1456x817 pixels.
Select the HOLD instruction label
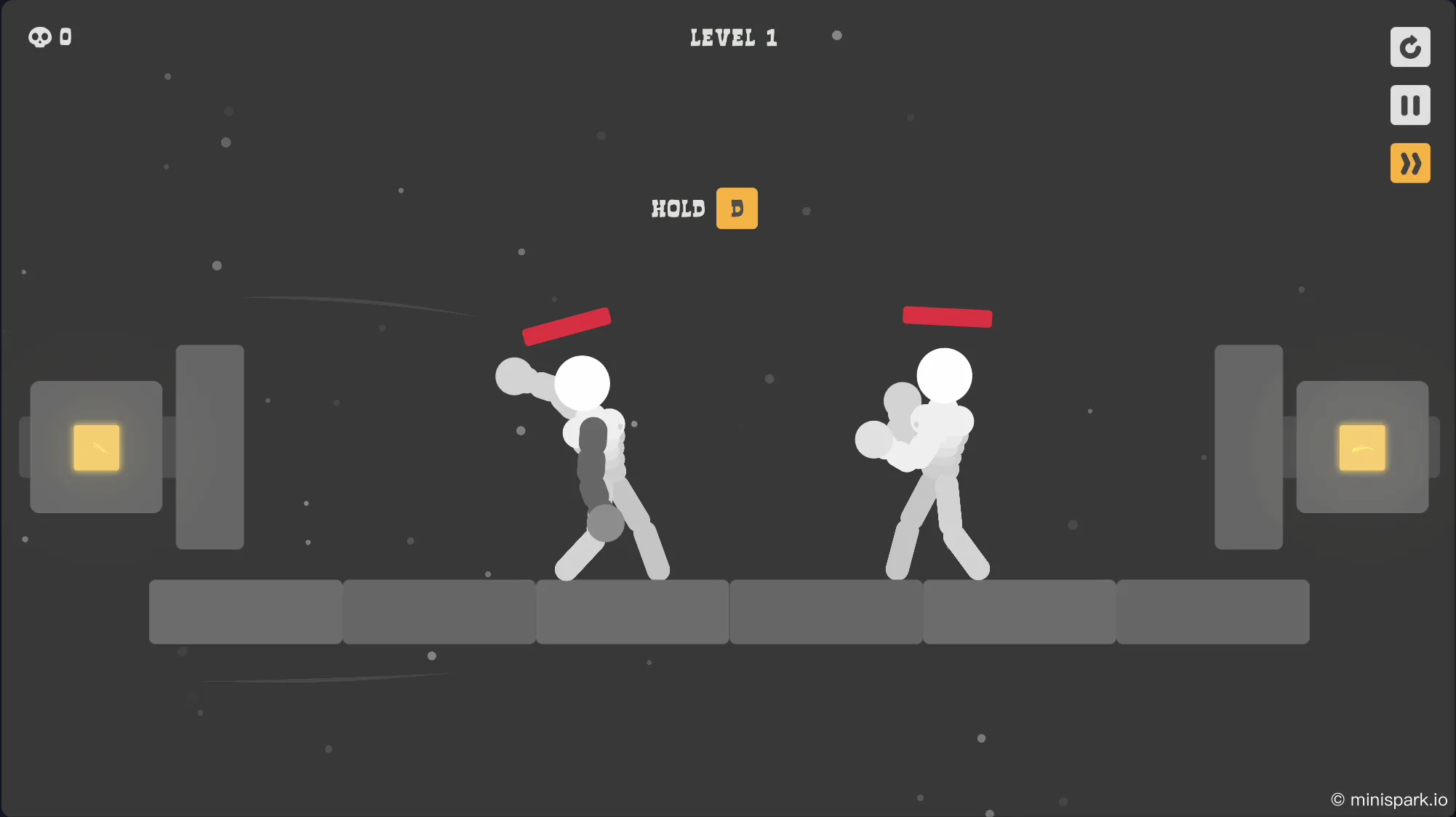tap(679, 209)
